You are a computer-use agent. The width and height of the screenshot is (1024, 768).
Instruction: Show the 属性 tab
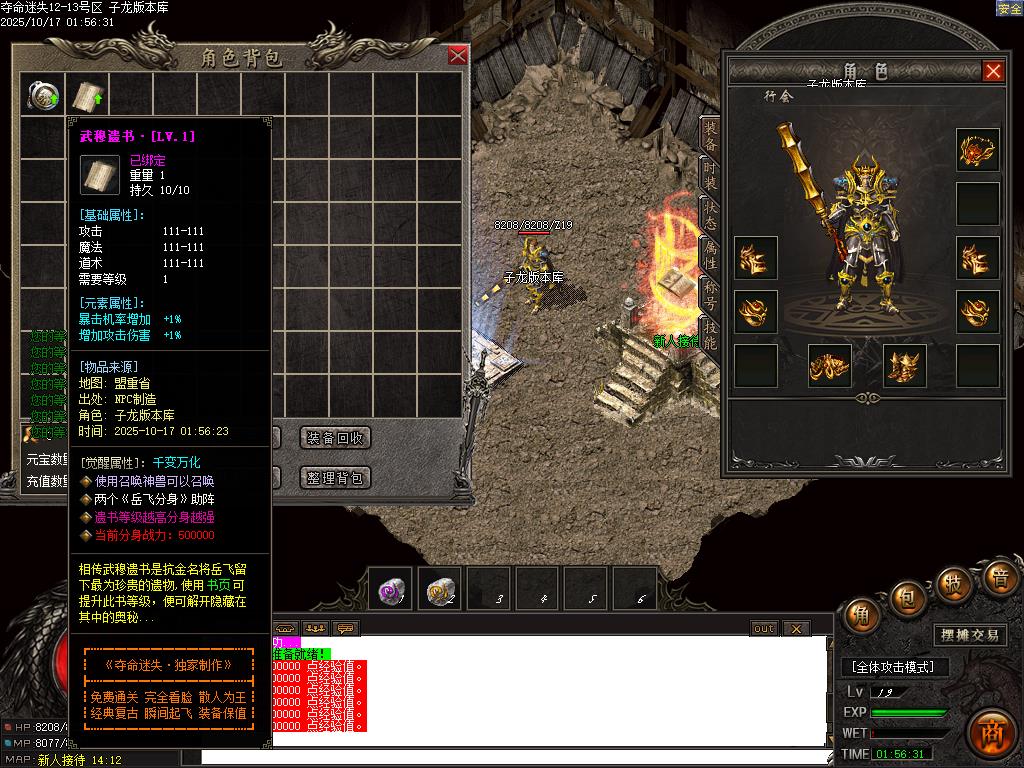710,257
